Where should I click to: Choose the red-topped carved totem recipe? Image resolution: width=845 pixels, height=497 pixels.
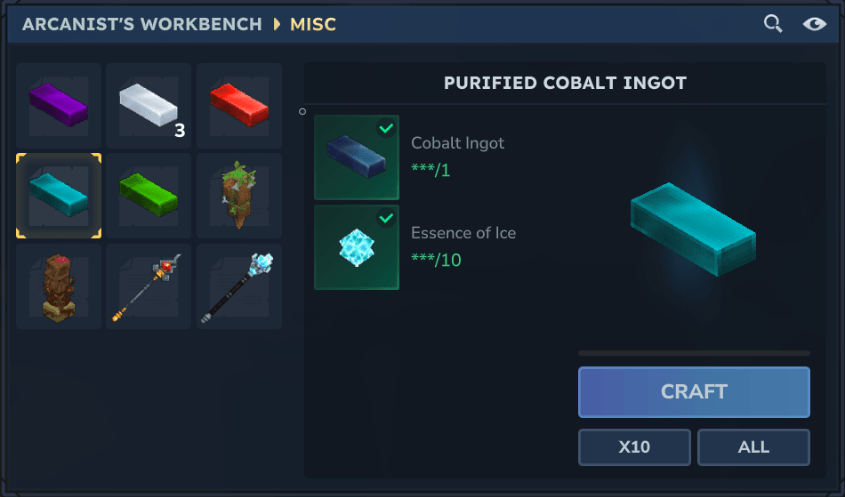click(x=58, y=286)
